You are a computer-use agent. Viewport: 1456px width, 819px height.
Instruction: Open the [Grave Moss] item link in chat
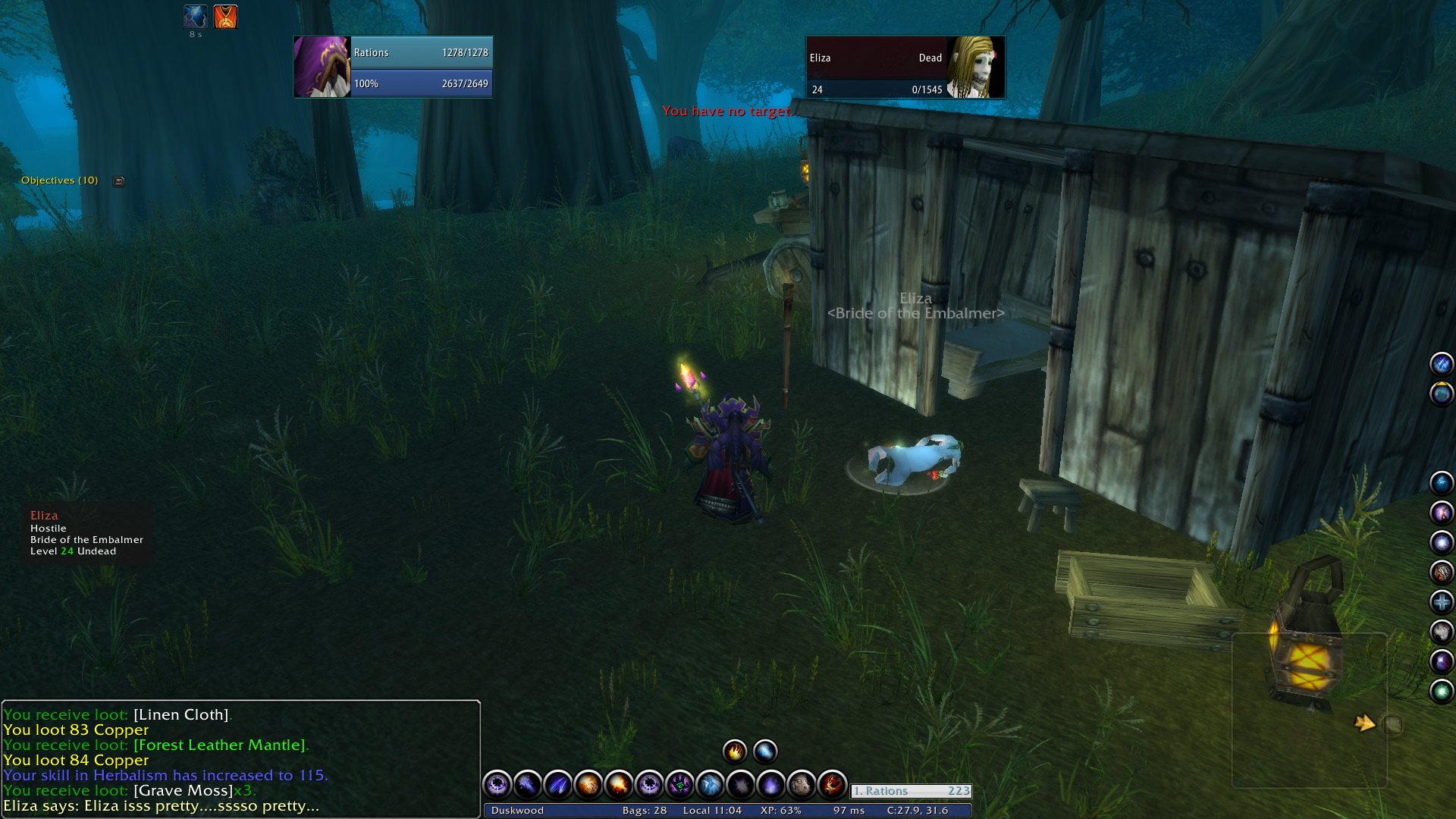click(183, 791)
